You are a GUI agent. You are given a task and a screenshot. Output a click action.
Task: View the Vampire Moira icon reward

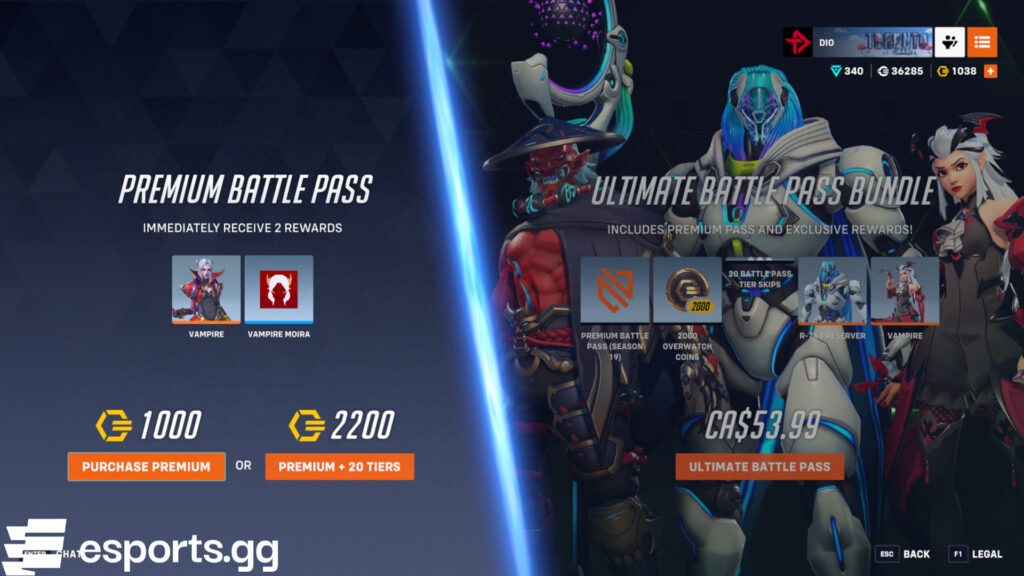pyautogui.click(x=278, y=289)
